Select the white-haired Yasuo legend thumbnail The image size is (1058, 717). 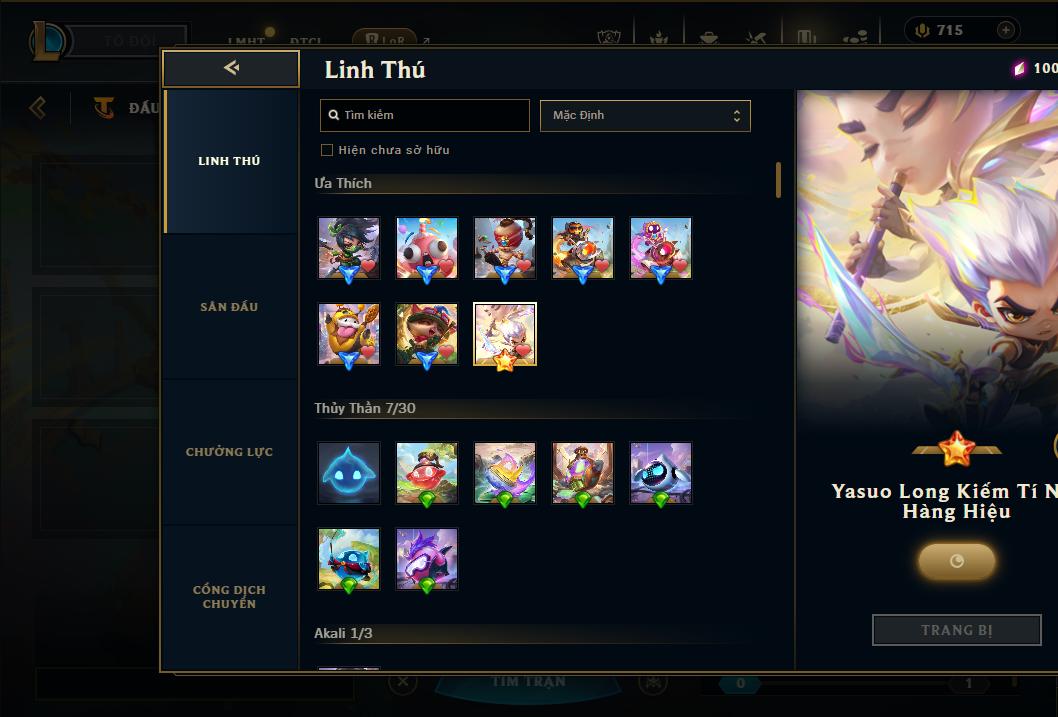coord(505,334)
